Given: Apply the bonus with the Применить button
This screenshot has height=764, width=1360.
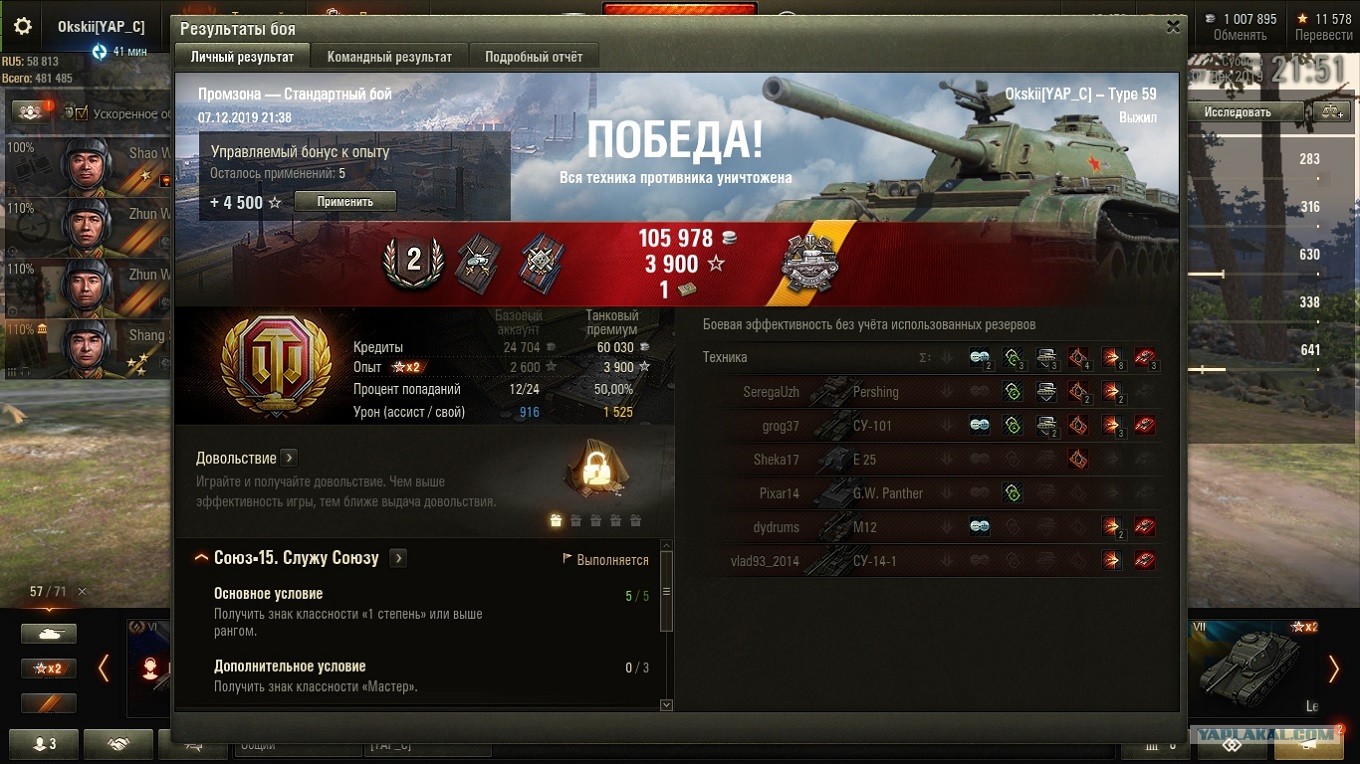Looking at the screenshot, I should 345,202.
